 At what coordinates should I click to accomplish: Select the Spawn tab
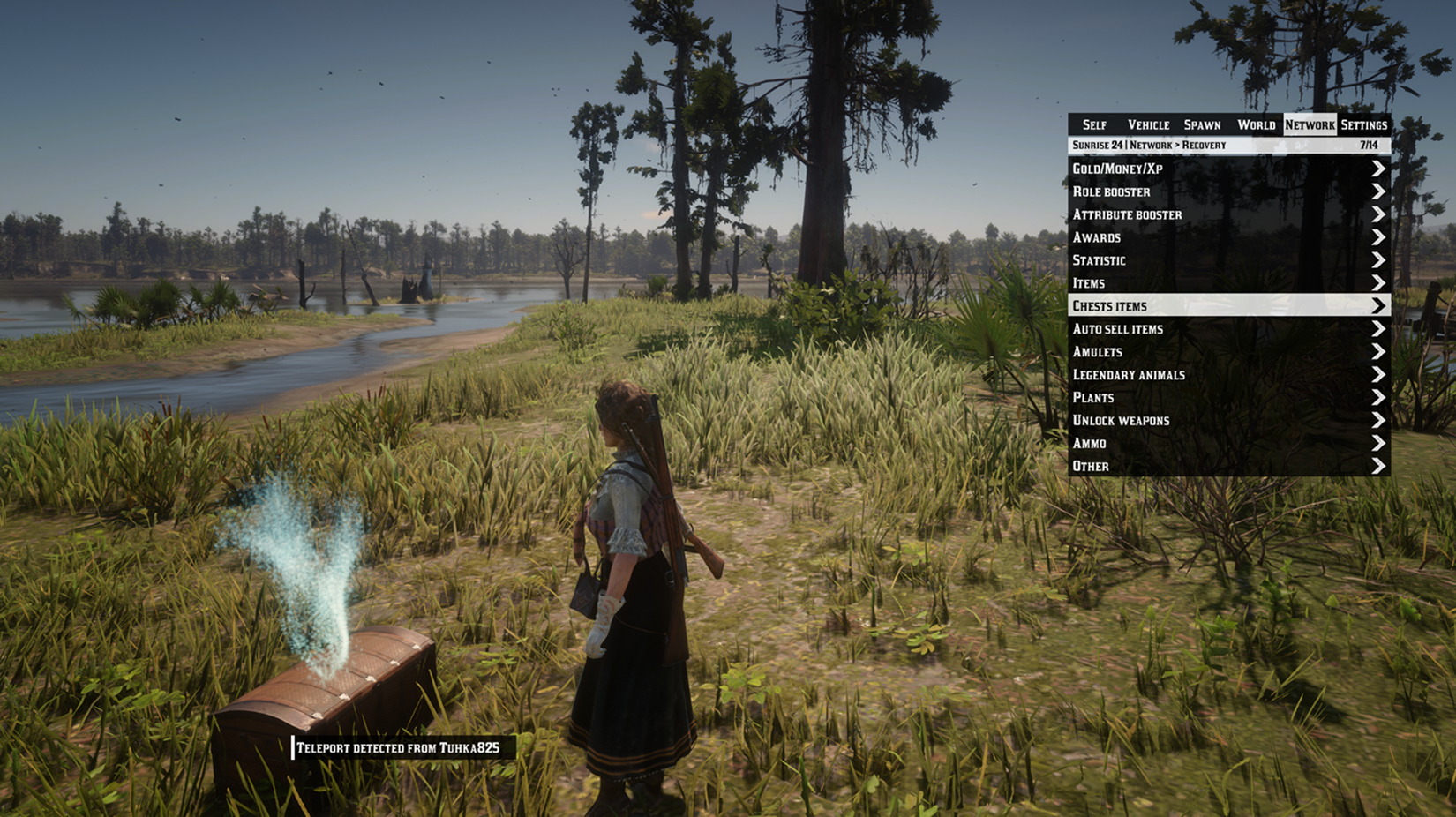[x=1202, y=124]
